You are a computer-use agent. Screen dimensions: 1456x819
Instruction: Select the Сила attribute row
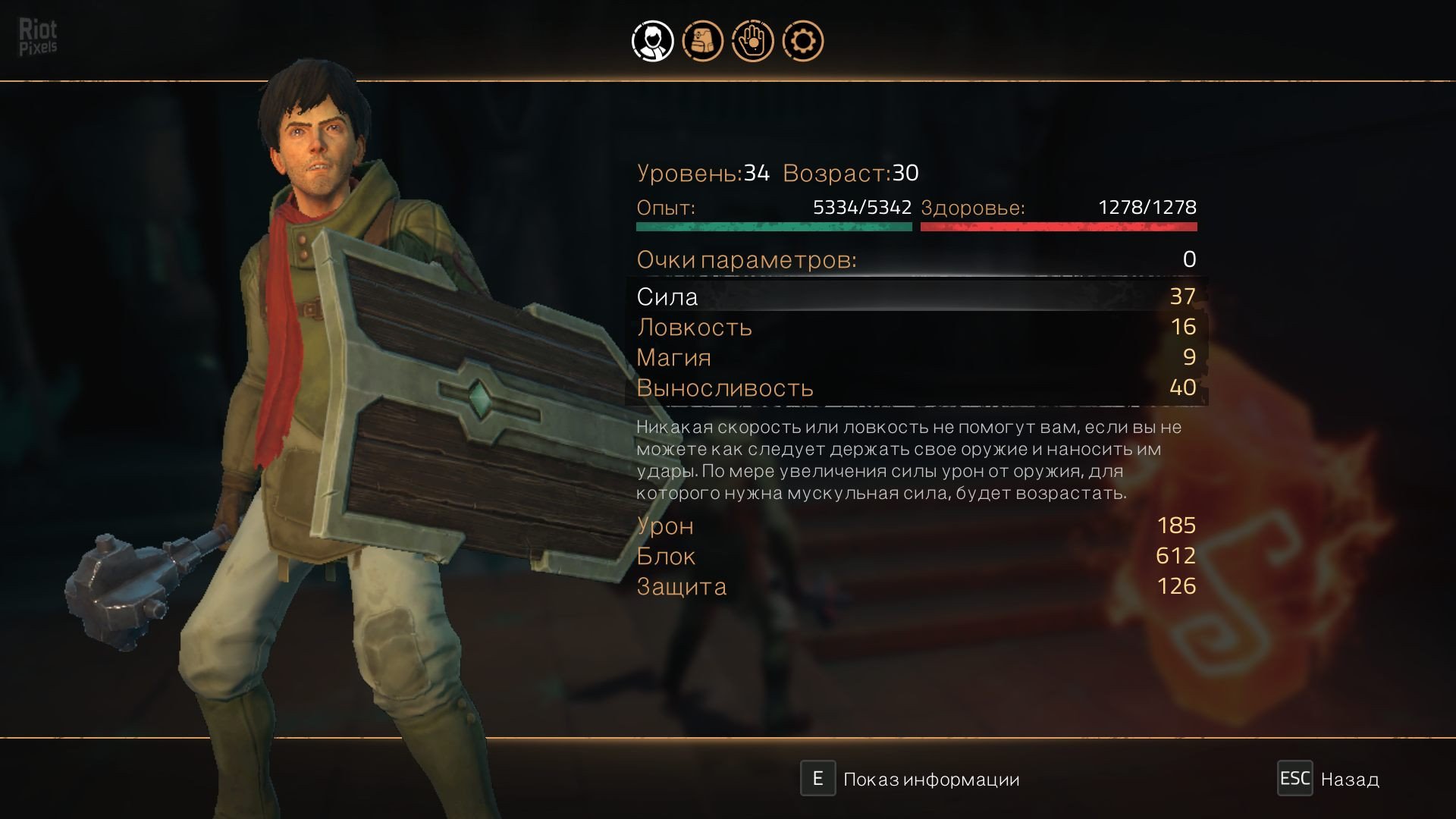pos(916,297)
